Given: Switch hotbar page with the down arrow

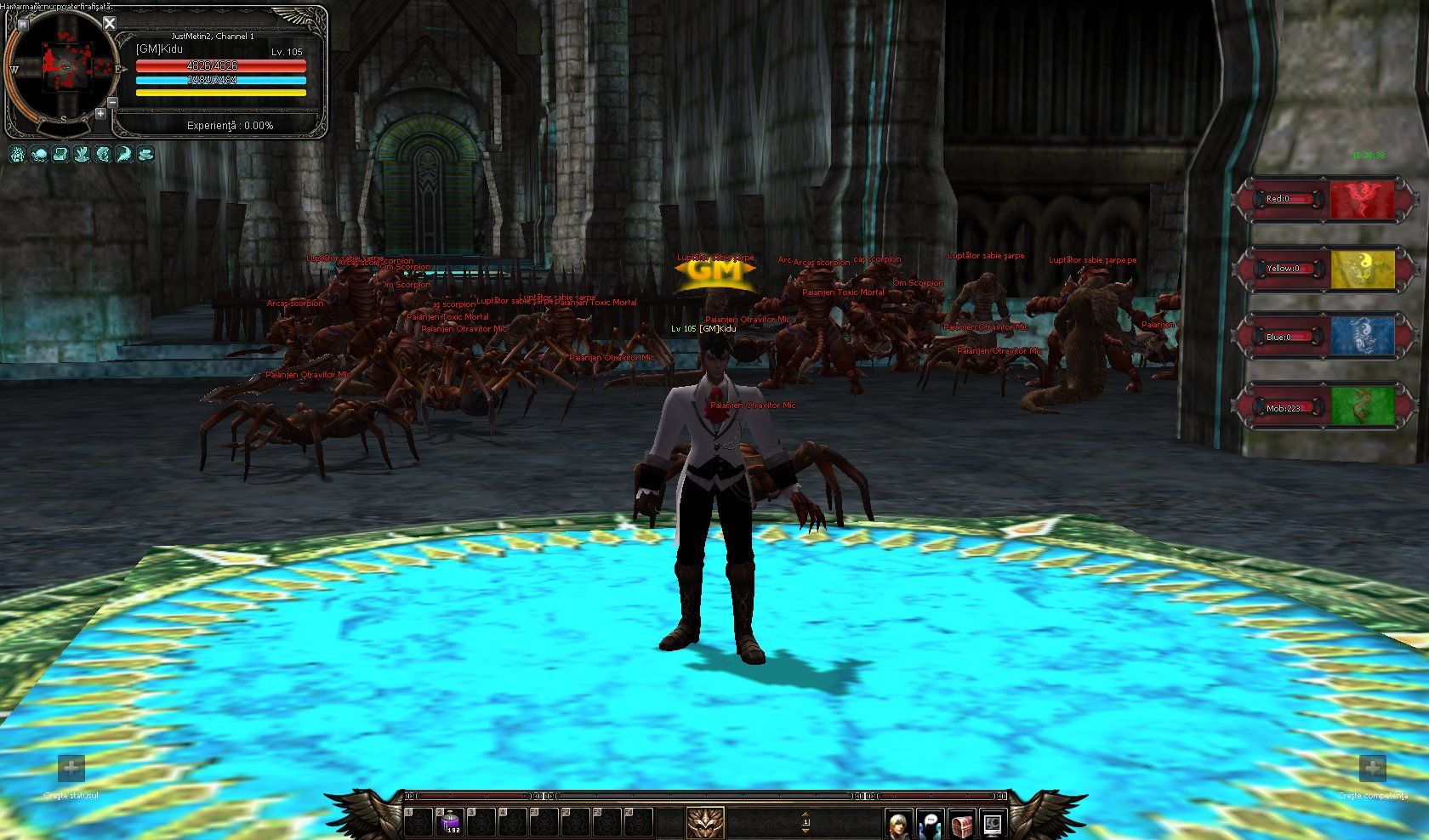Looking at the screenshot, I should coord(806,831).
